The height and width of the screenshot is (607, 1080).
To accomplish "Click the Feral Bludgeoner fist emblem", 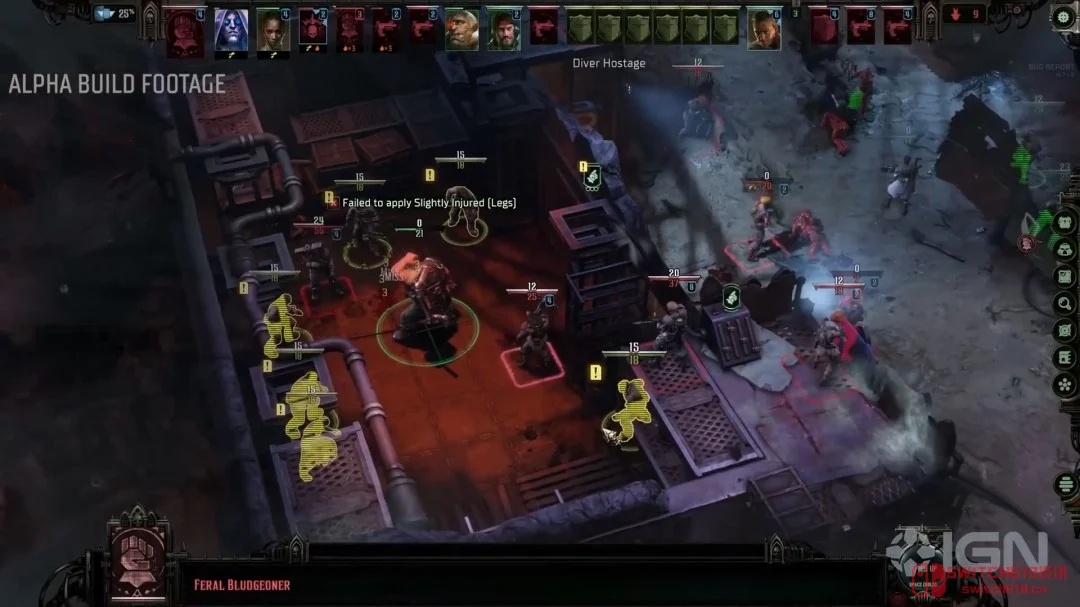I will tap(138, 554).
